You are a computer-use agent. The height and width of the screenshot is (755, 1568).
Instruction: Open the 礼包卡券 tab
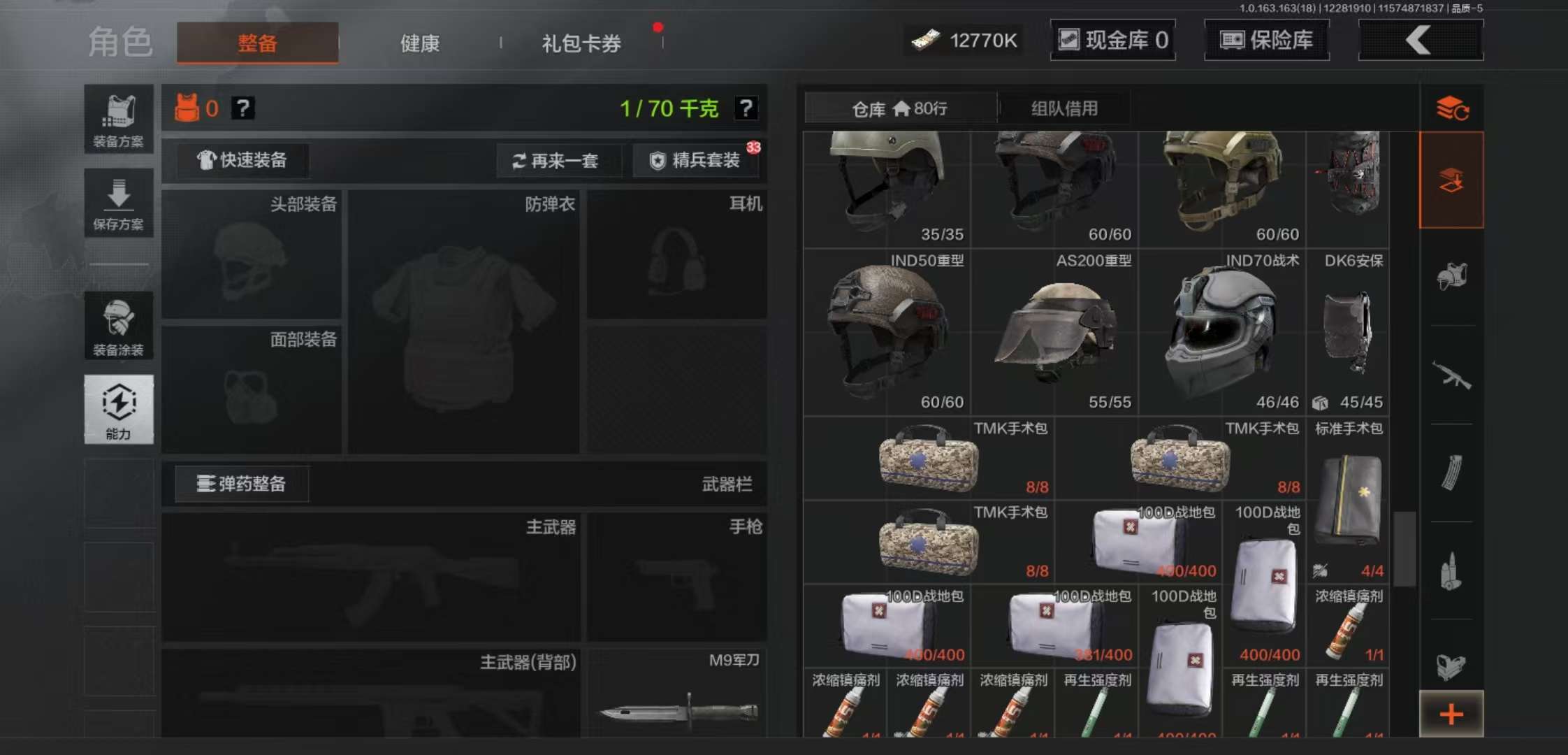pos(579,43)
